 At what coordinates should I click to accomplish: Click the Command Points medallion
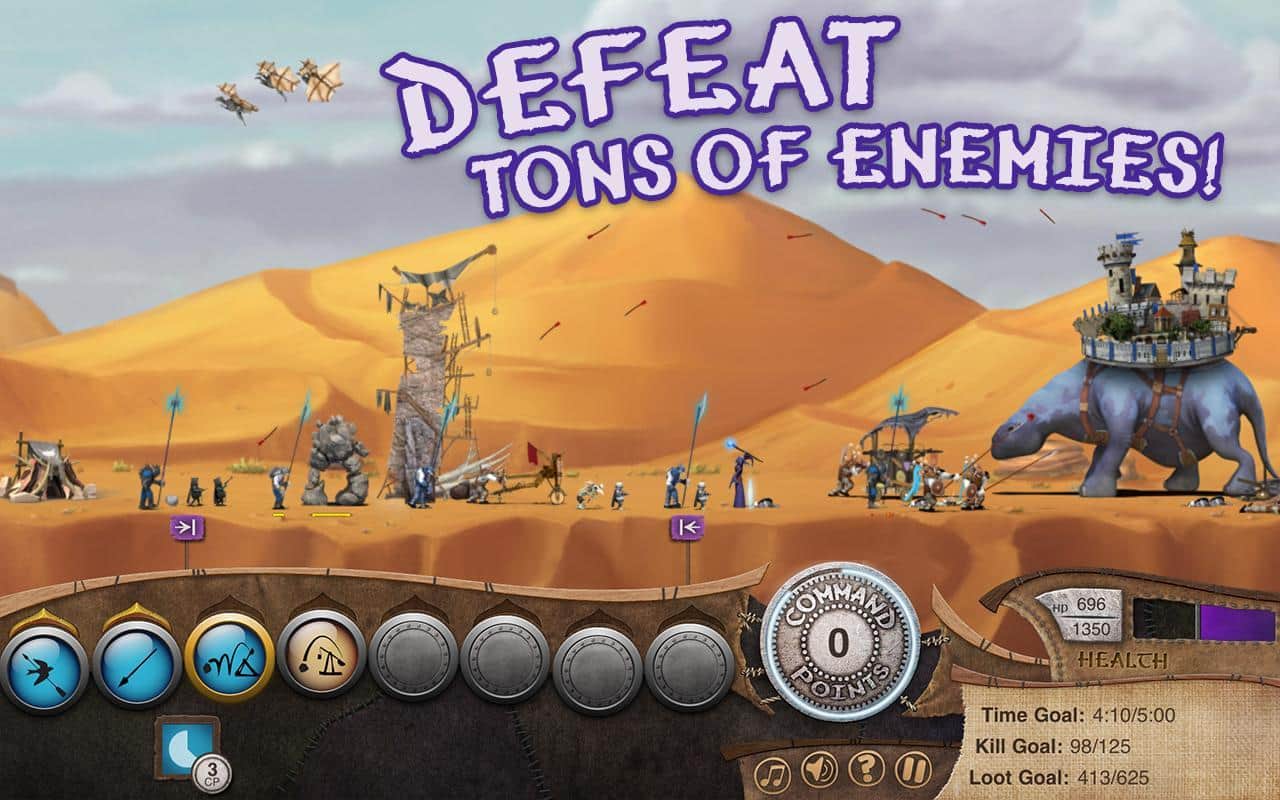click(843, 644)
